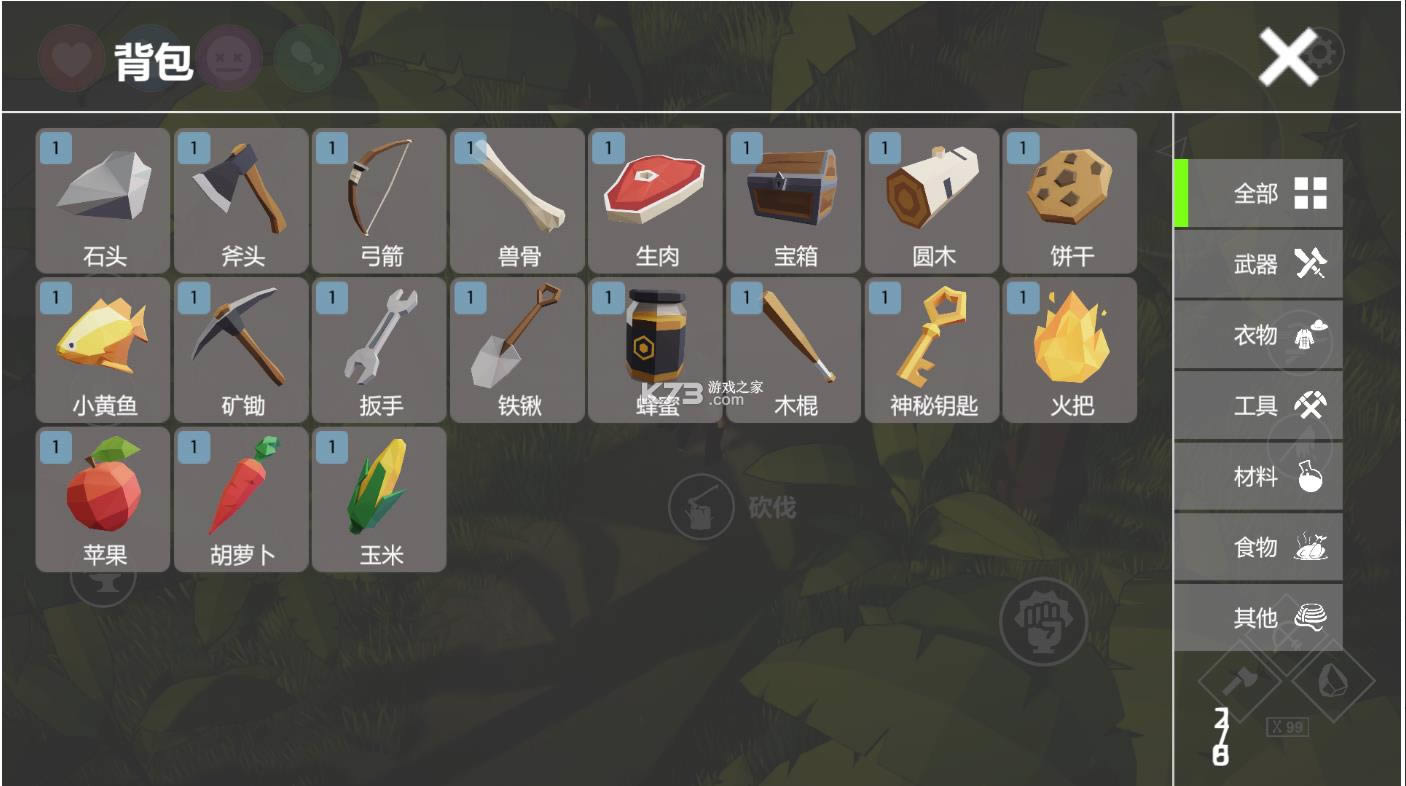Switch to the 食物 food category tab
Viewport: 1406px width, 786px height.
(1258, 546)
